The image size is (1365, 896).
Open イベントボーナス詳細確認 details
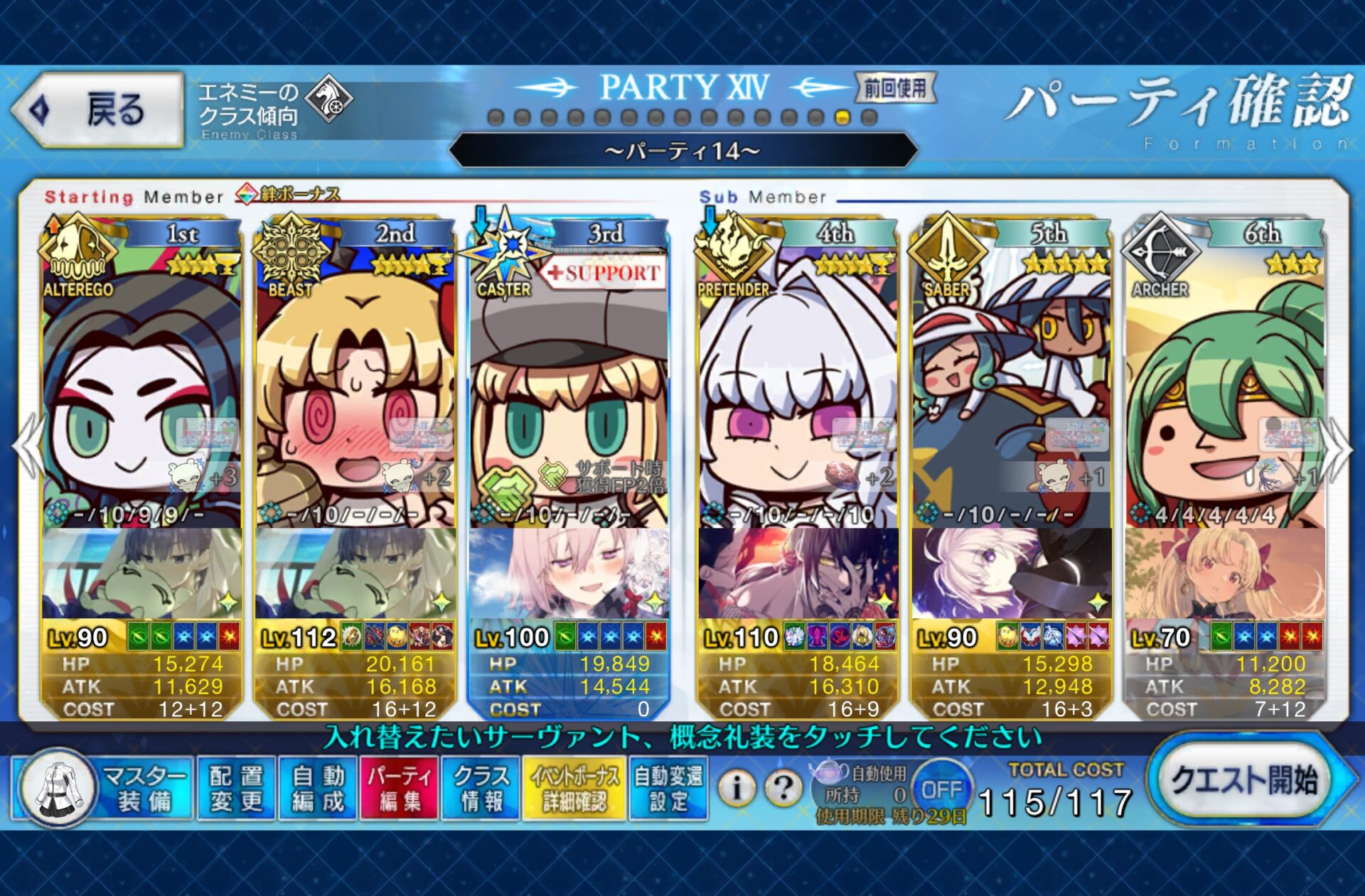point(574,789)
